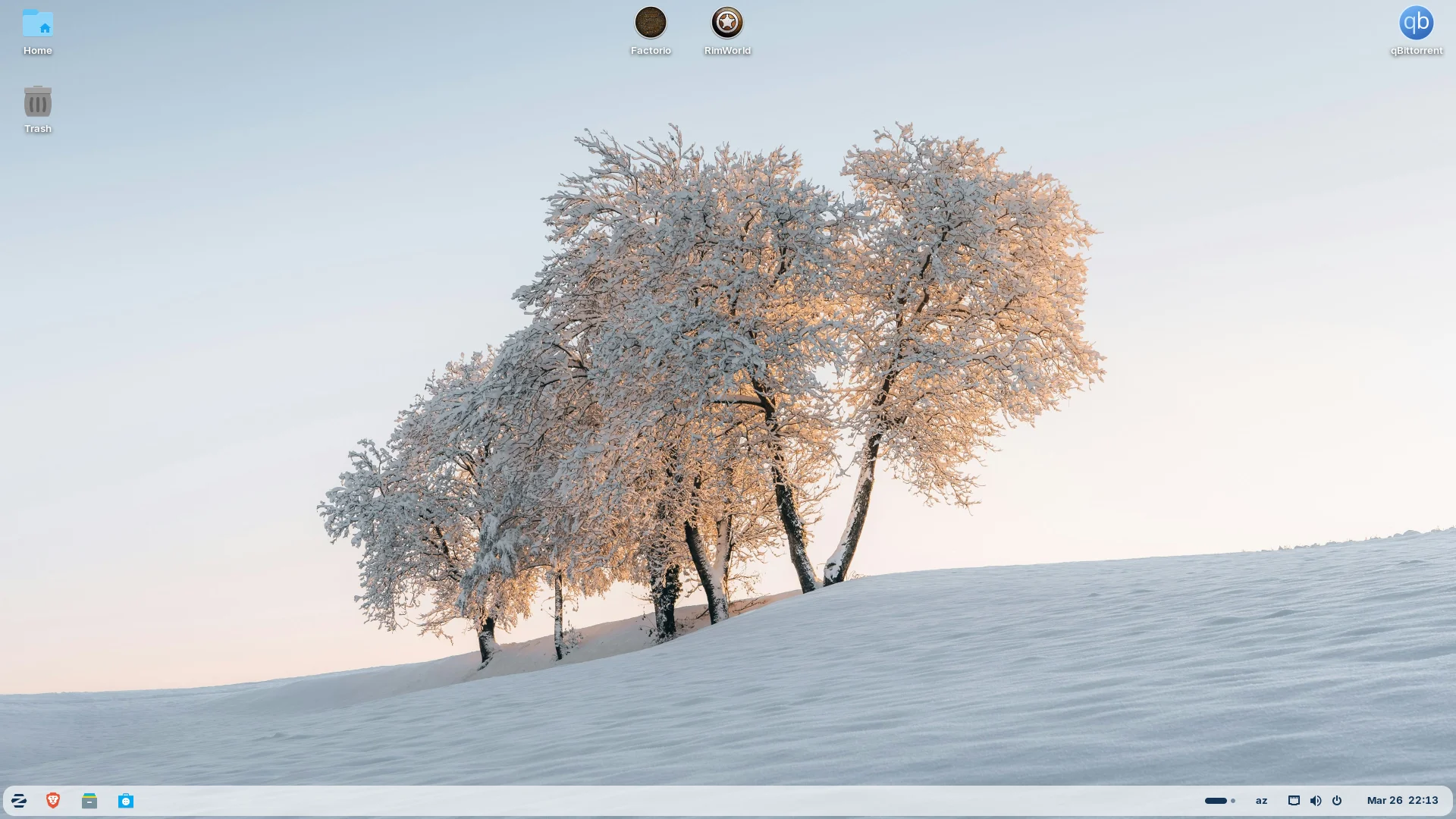Open the Zorin applications menu
1456x819 pixels.
click(x=18, y=800)
